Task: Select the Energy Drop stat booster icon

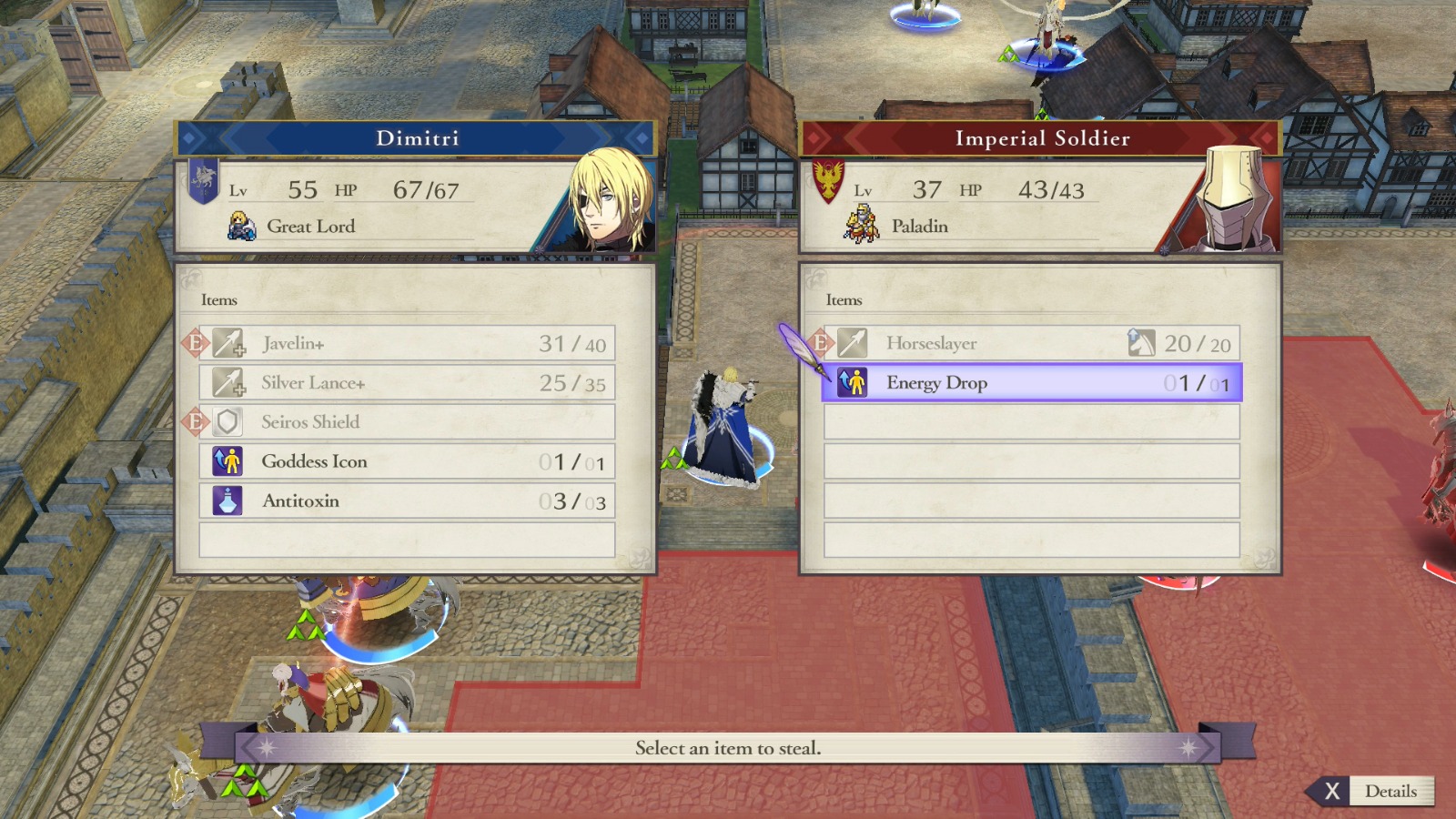Action: 854,383
